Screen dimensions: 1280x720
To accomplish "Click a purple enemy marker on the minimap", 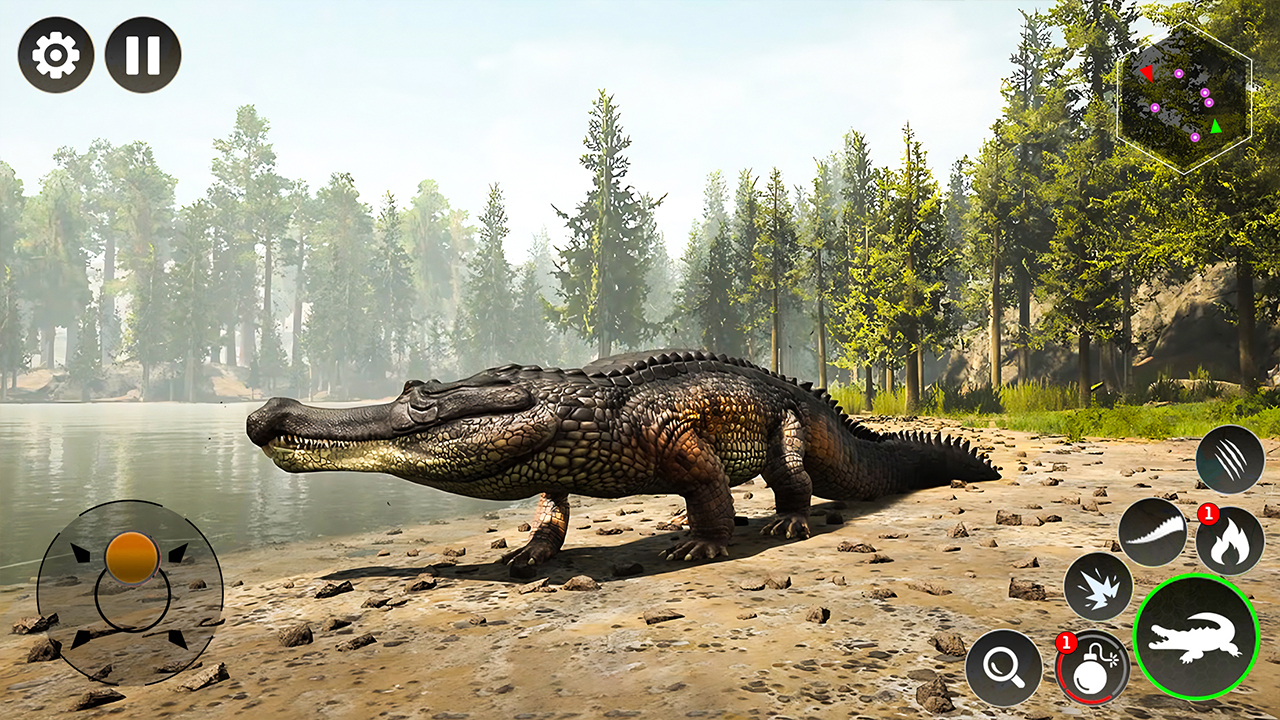I will coord(1178,73).
